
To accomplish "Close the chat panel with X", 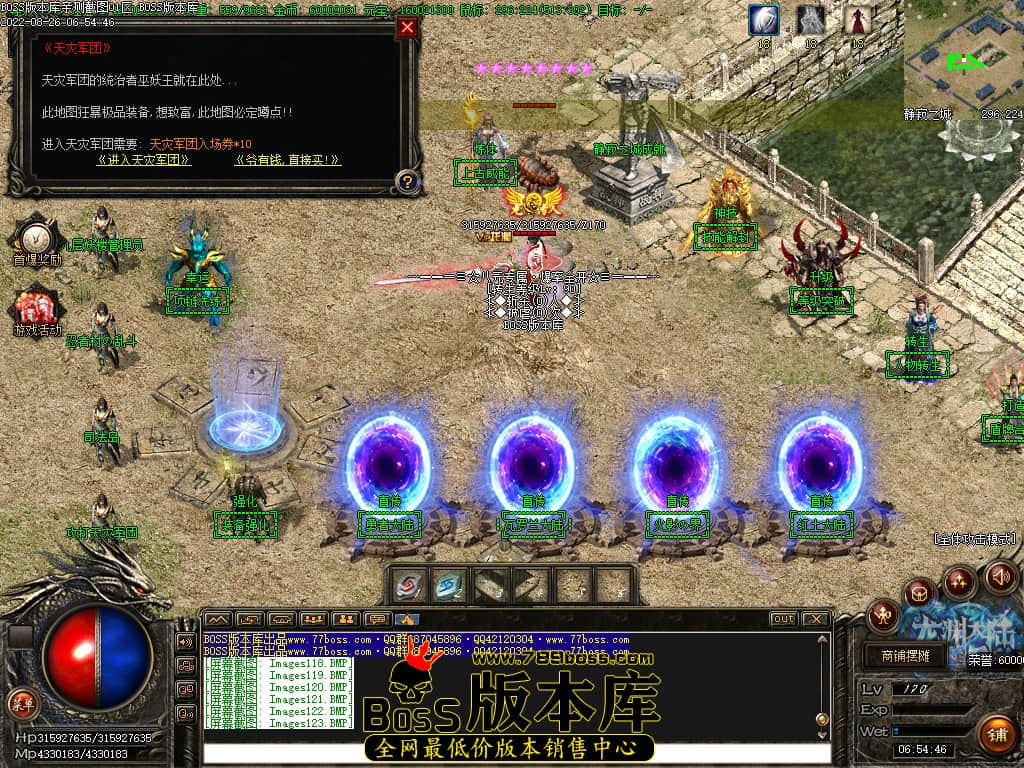I will click(816, 619).
